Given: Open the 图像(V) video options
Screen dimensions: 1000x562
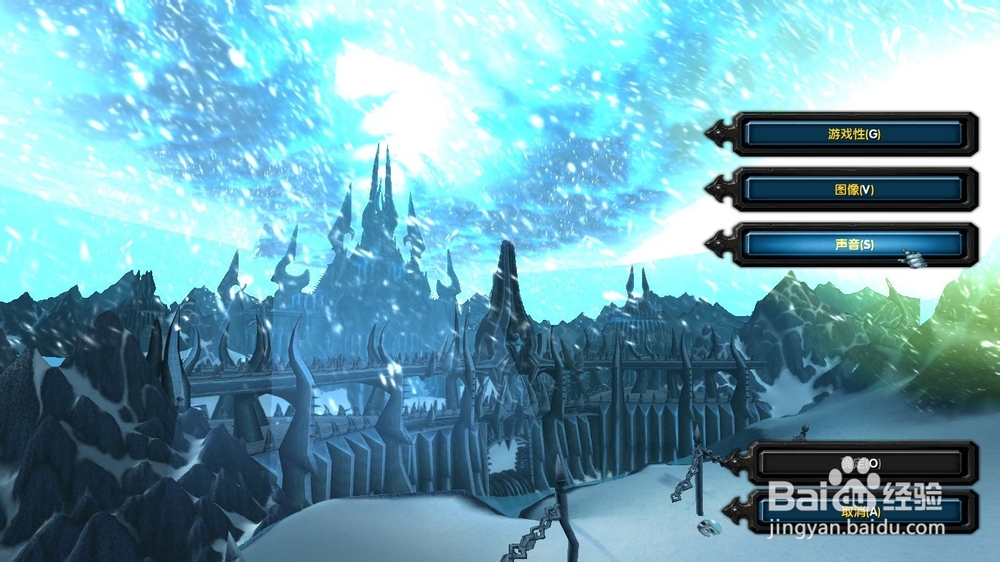Looking at the screenshot, I should tap(854, 189).
